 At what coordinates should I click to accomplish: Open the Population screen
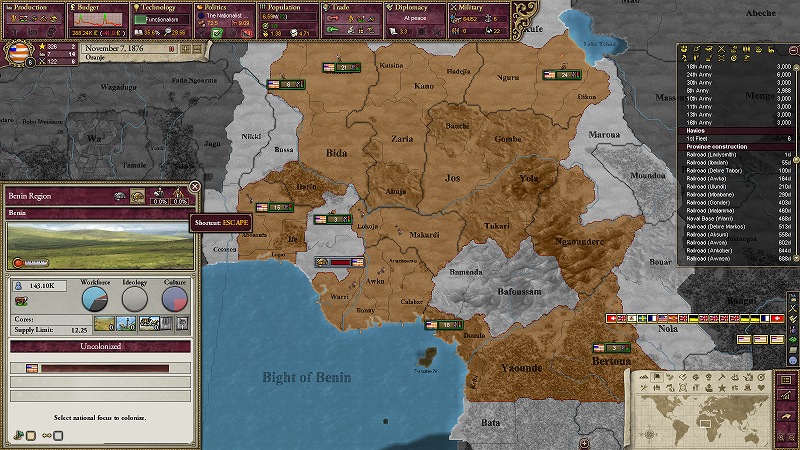pyautogui.click(x=285, y=6)
